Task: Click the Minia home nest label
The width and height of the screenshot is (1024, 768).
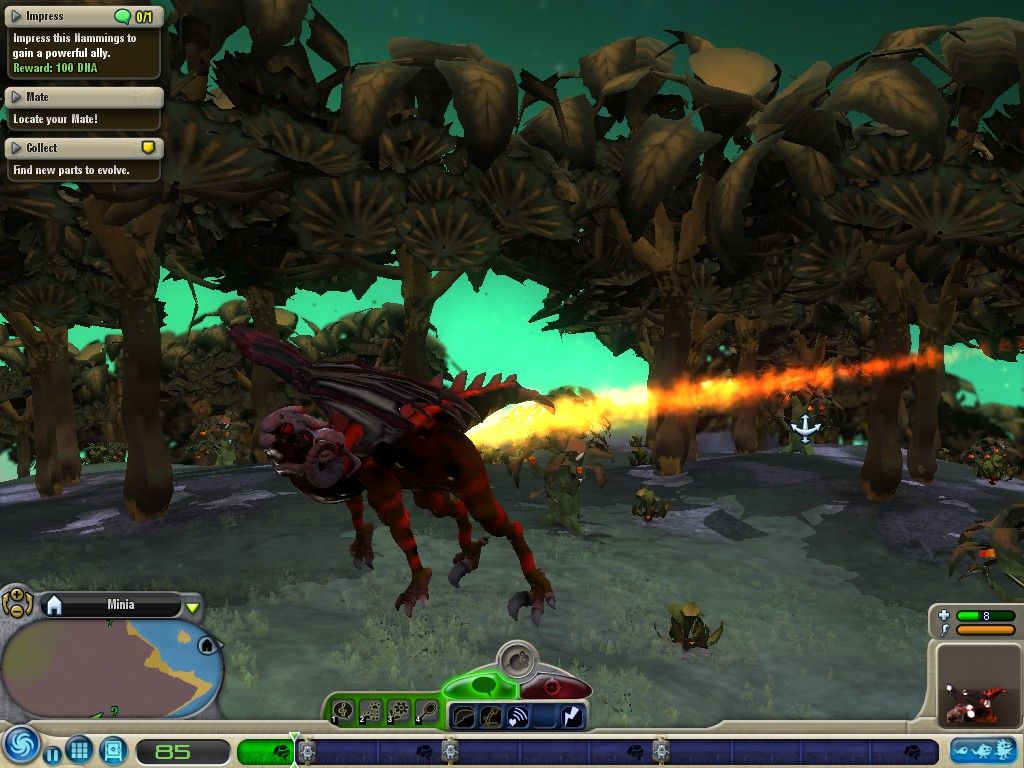Action: pyautogui.click(x=120, y=605)
